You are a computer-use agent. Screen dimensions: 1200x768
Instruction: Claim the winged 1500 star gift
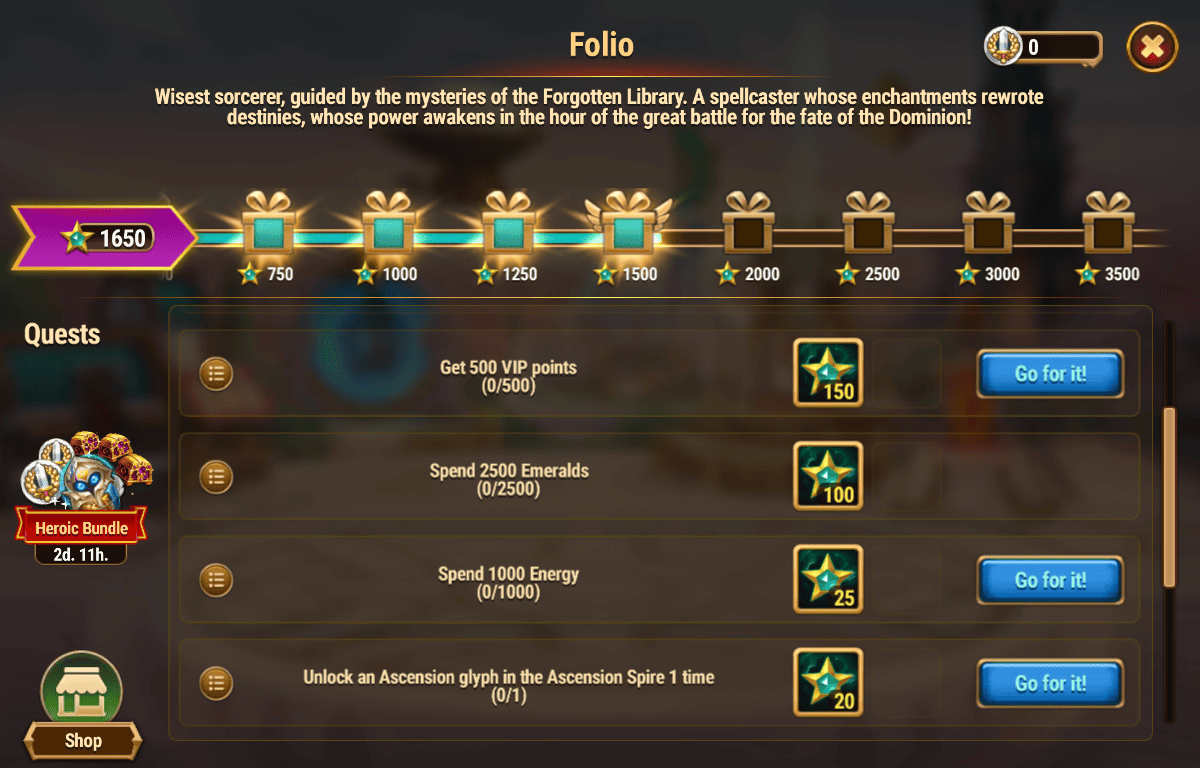[x=628, y=227]
